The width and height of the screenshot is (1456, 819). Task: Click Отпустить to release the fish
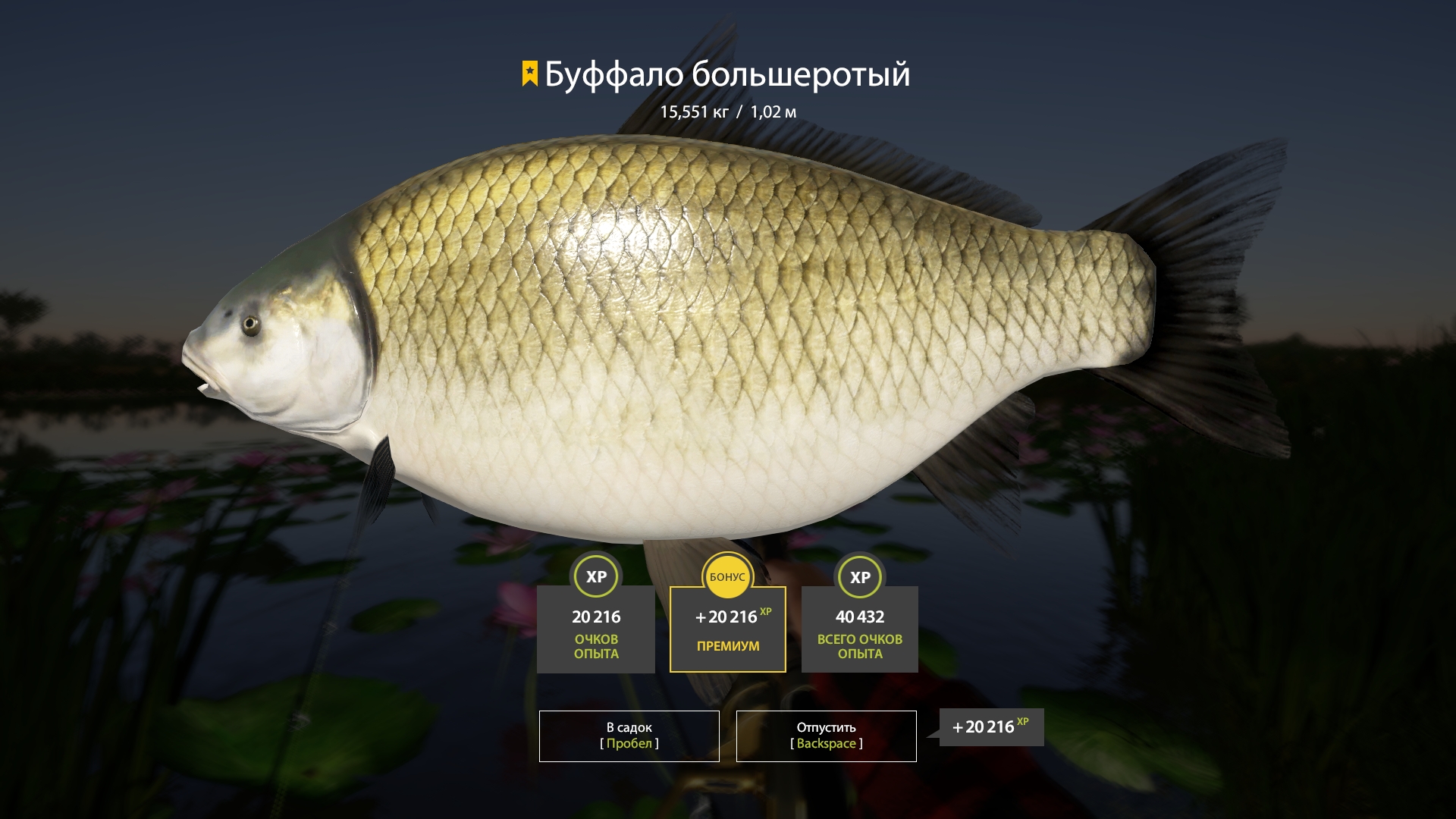(x=825, y=736)
